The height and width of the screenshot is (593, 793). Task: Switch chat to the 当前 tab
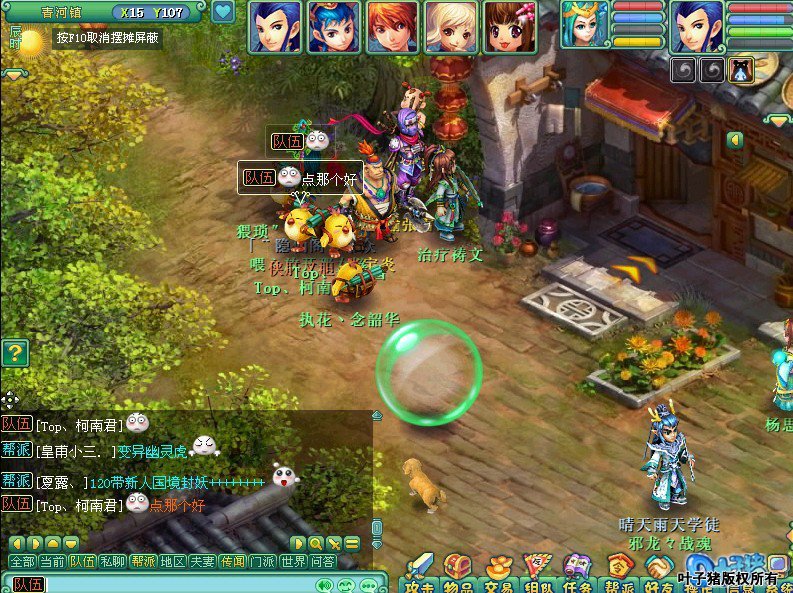pos(52,562)
